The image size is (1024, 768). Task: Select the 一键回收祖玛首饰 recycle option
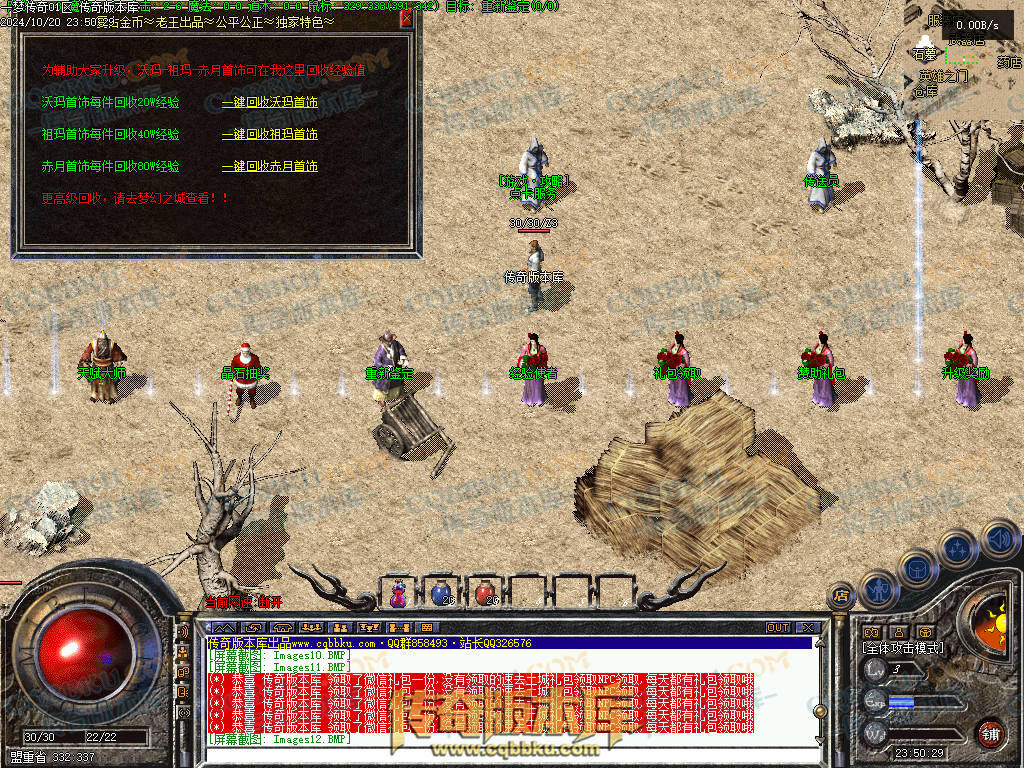269,134
